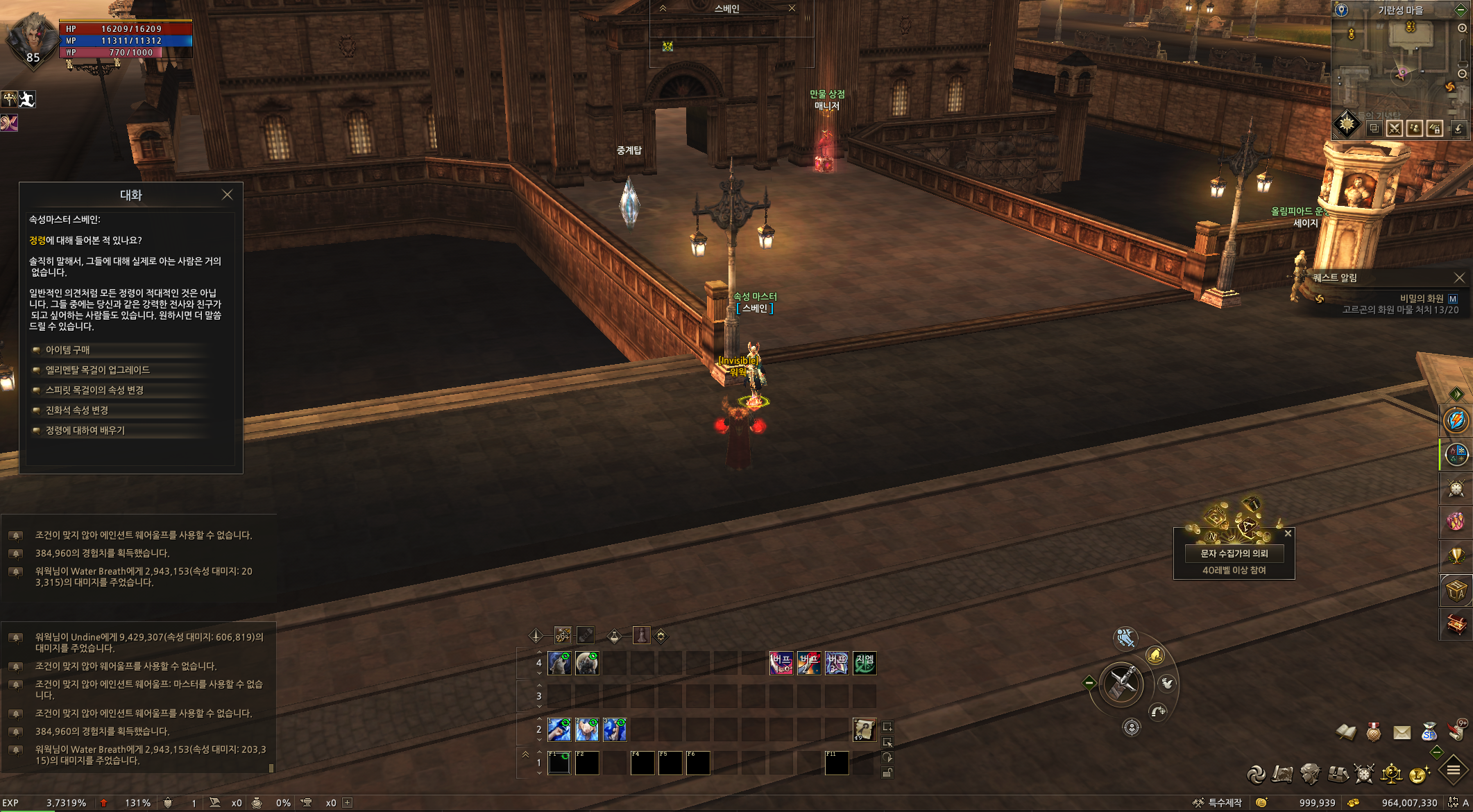Image resolution: width=1473 pixels, height=812 pixels.
Task: Use the green 지엠 hotbar skill
Action: click(865, 664)
